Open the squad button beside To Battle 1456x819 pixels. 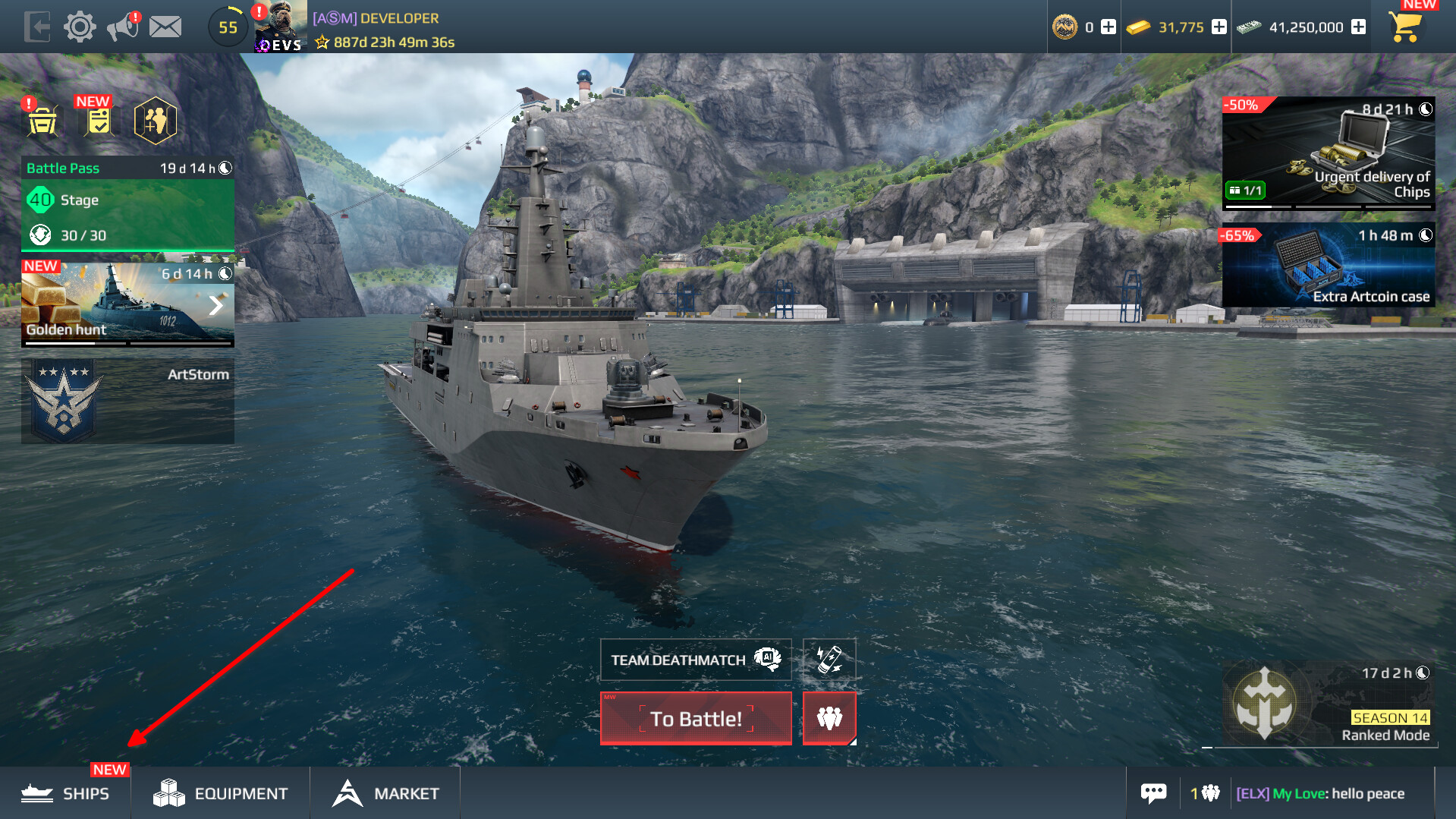pyautogui.click(x=829, y=718)
